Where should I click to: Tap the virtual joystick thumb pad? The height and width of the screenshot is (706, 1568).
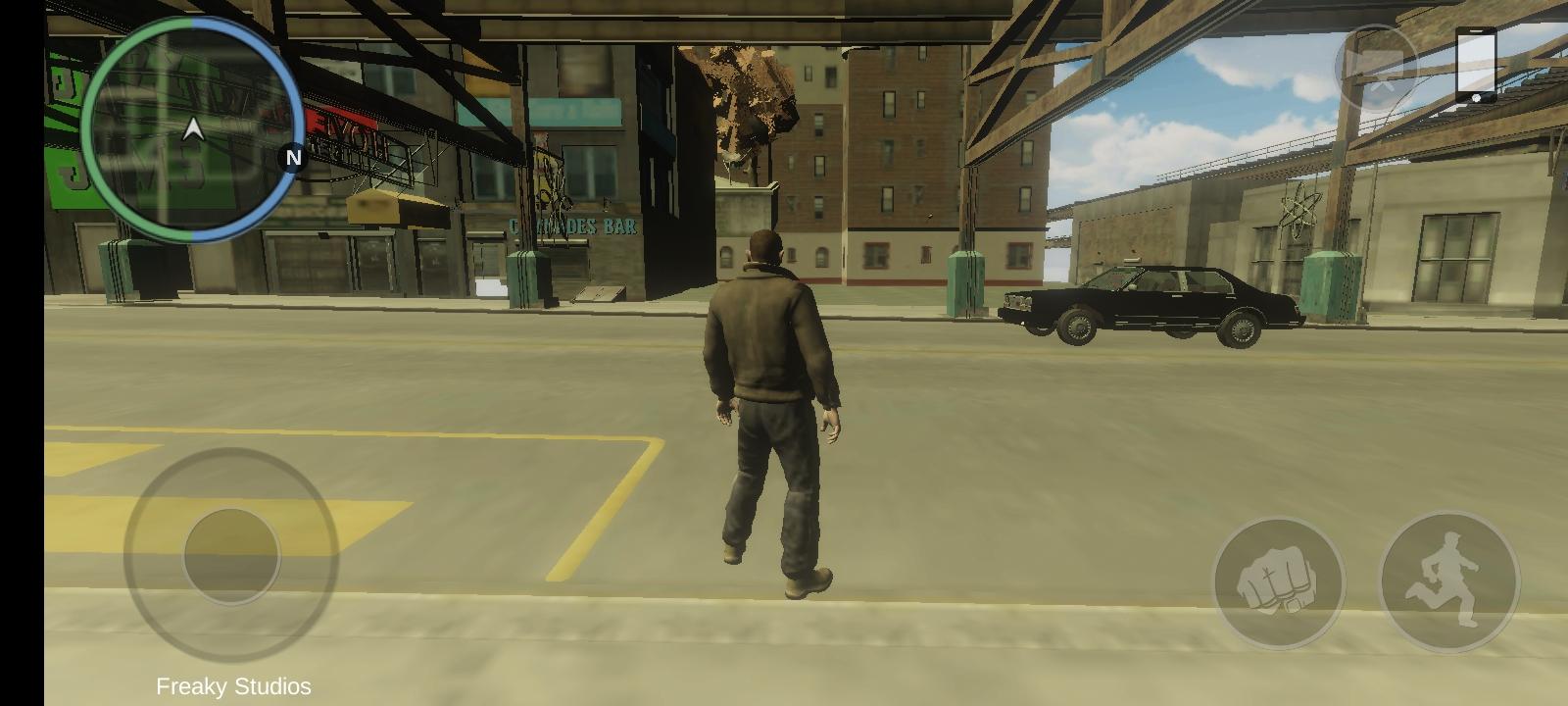pyautogui.click(x=232, y=556)
